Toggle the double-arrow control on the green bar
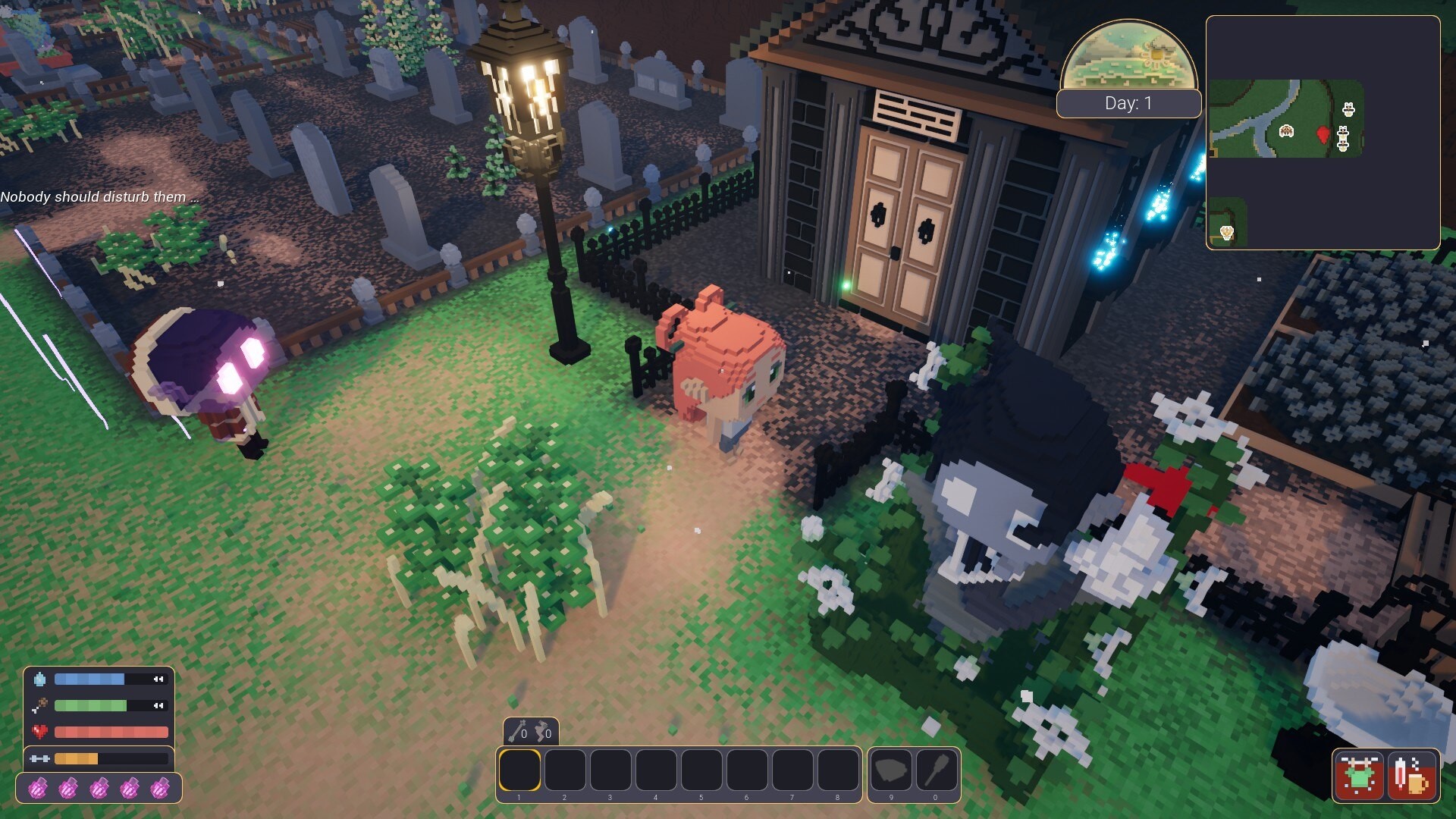This screenshot has height=819, width=1456. tap(158, 705)
